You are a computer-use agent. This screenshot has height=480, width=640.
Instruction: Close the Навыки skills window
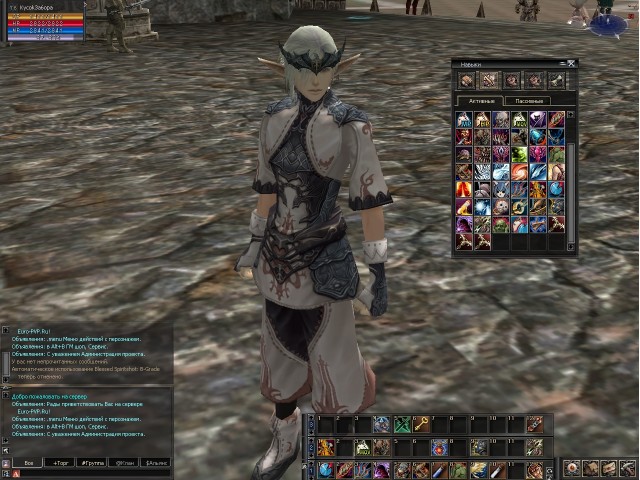click(x=572, y=63)
